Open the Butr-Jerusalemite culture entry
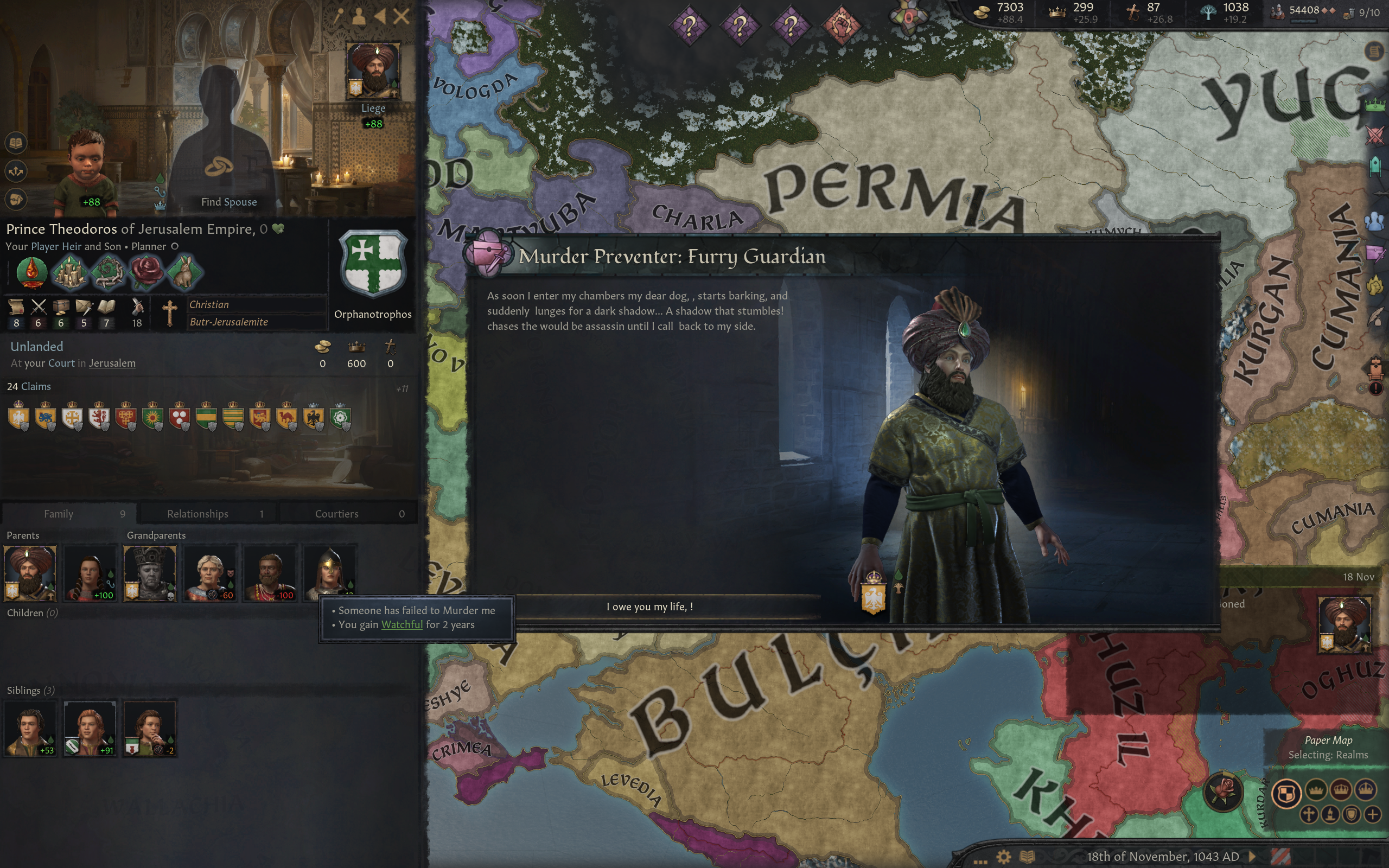Viewport: 1389px width, 868px height. coord(228,322)
